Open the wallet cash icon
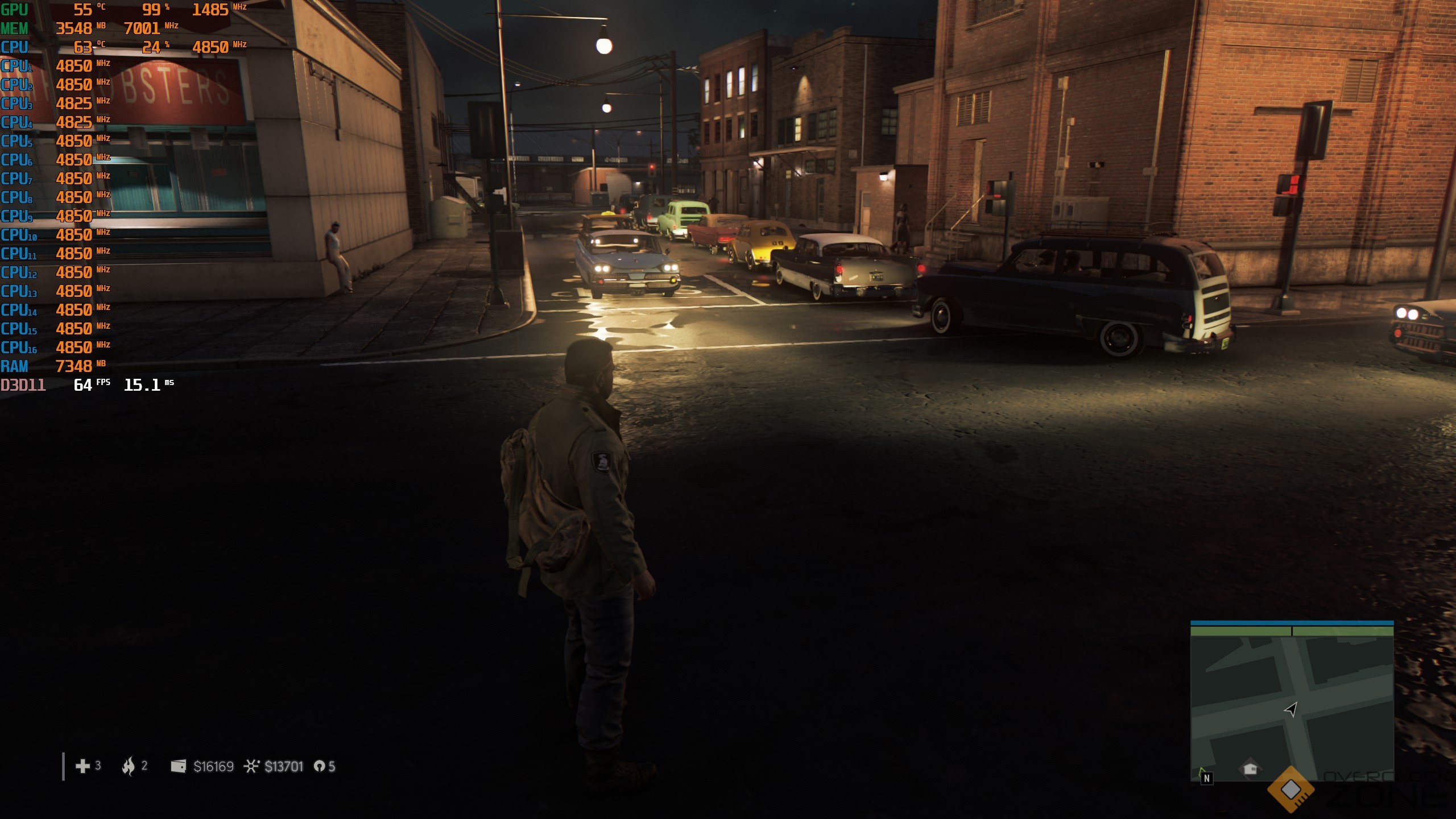 (x=179, y=766)
